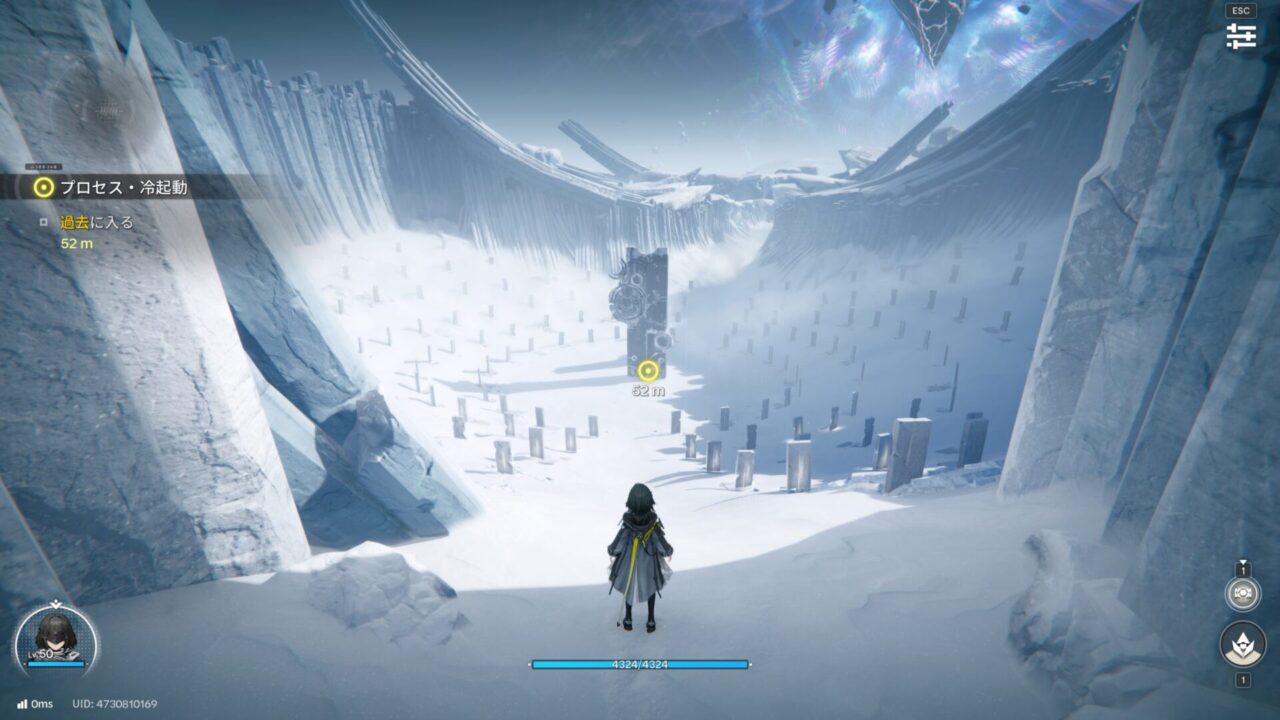The image size is (1280, 720).
Task: Activate the large crown-shaped skill icon
Action: [x=1243, y=645]
